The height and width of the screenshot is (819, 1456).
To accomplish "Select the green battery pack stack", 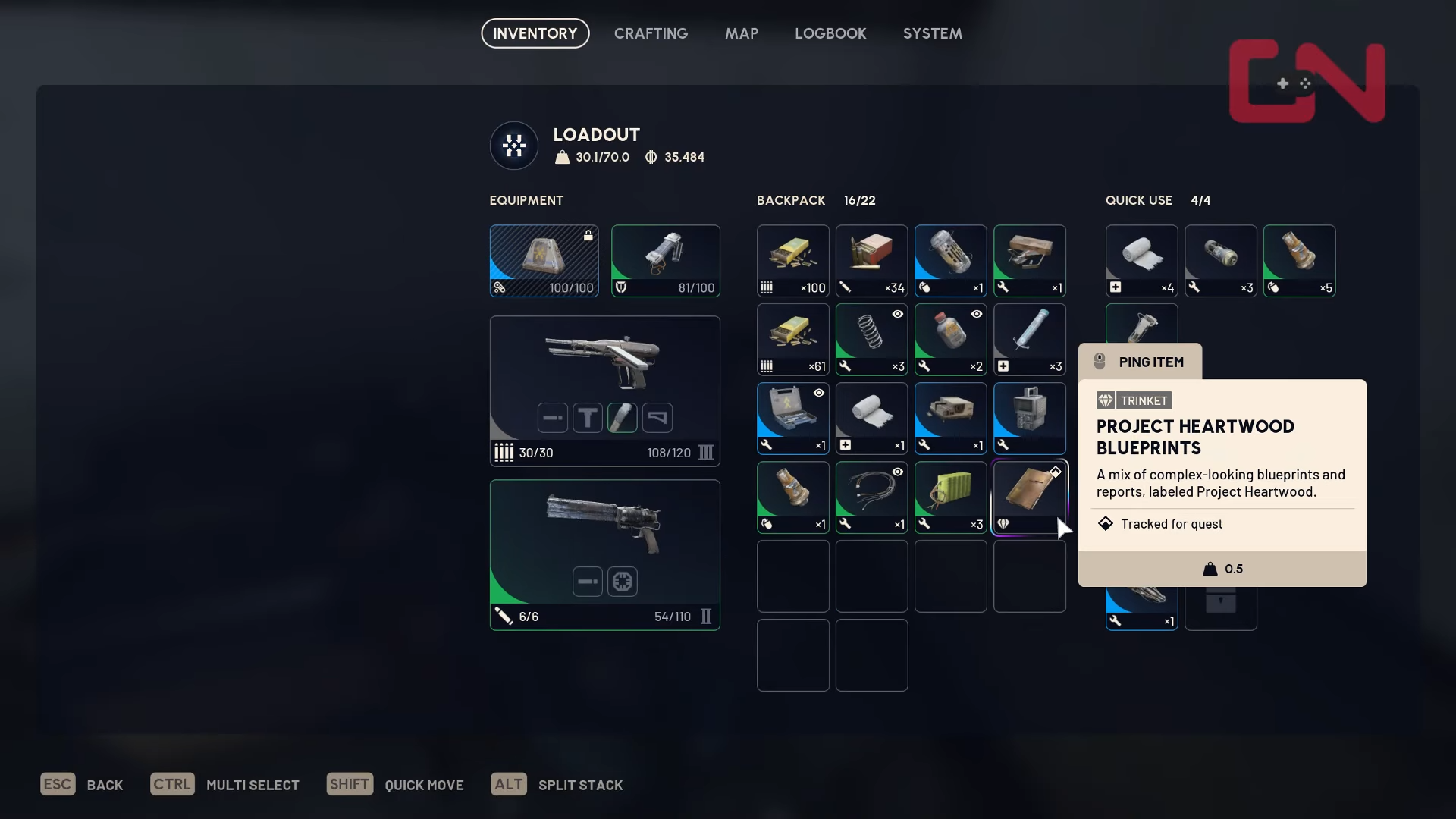I will pos(950,497).
